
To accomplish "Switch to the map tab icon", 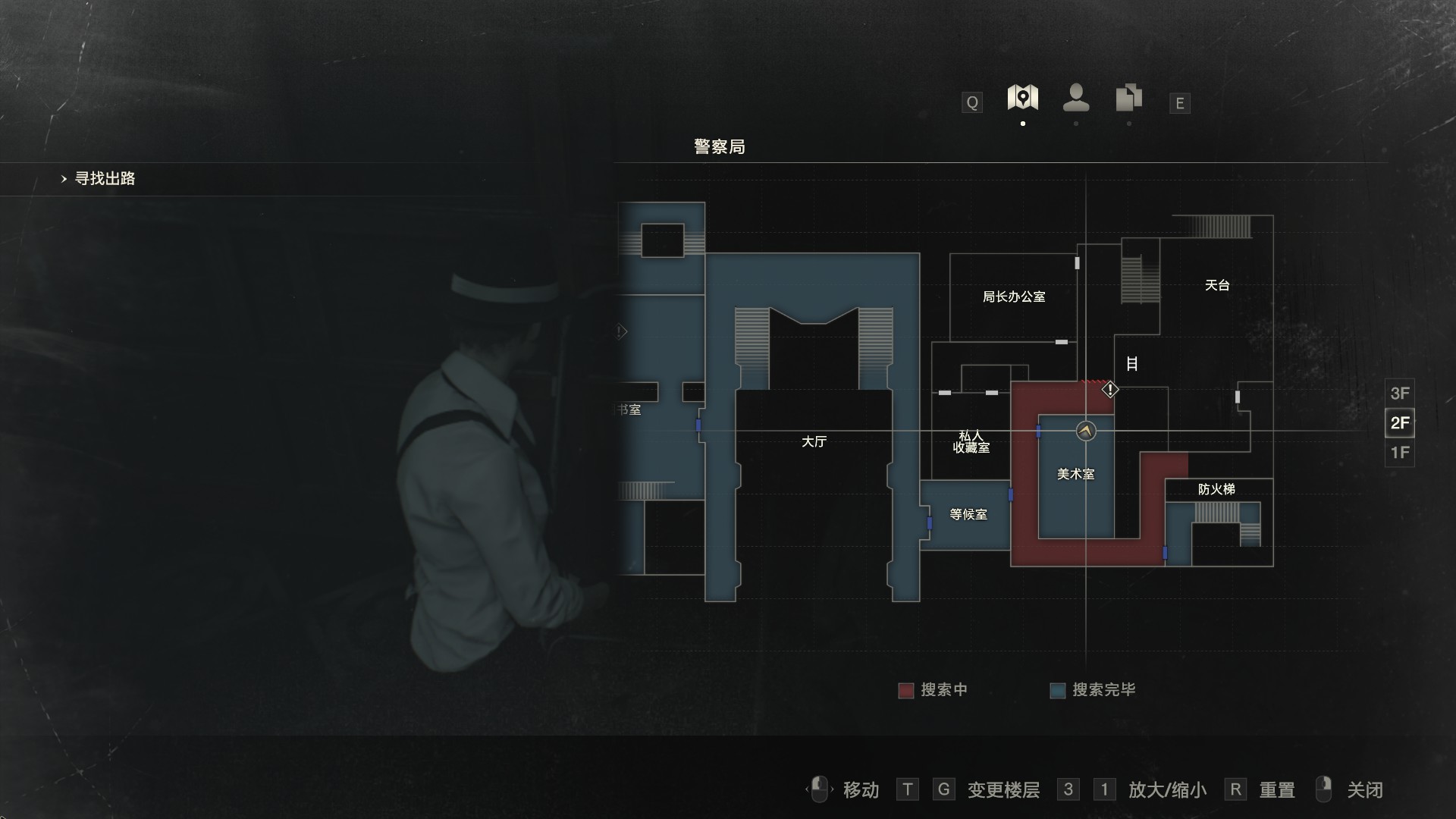I will click(x=1022, y=98).
